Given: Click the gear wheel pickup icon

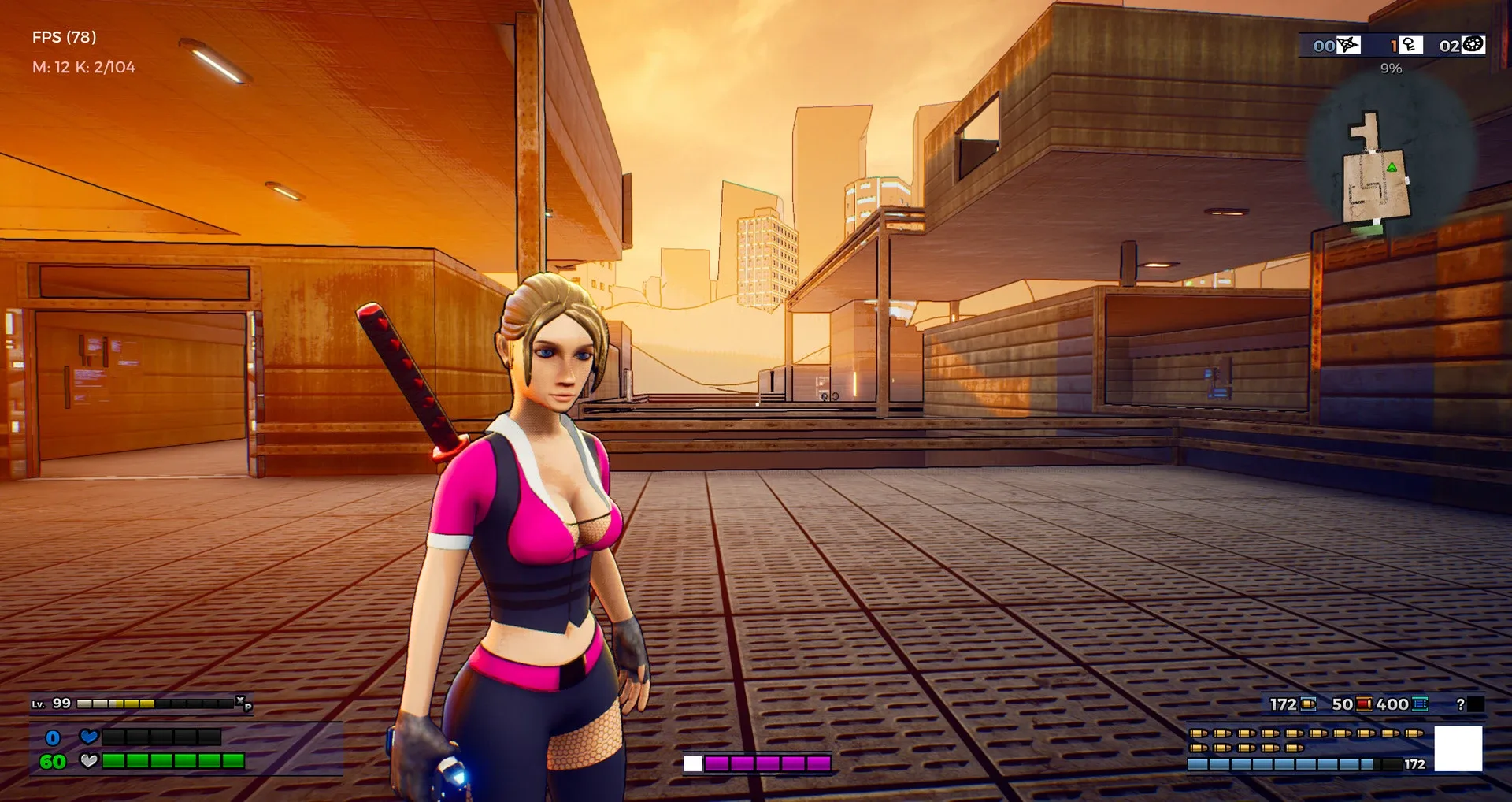Looking at the screenshot, I should tap(1472, 45).
